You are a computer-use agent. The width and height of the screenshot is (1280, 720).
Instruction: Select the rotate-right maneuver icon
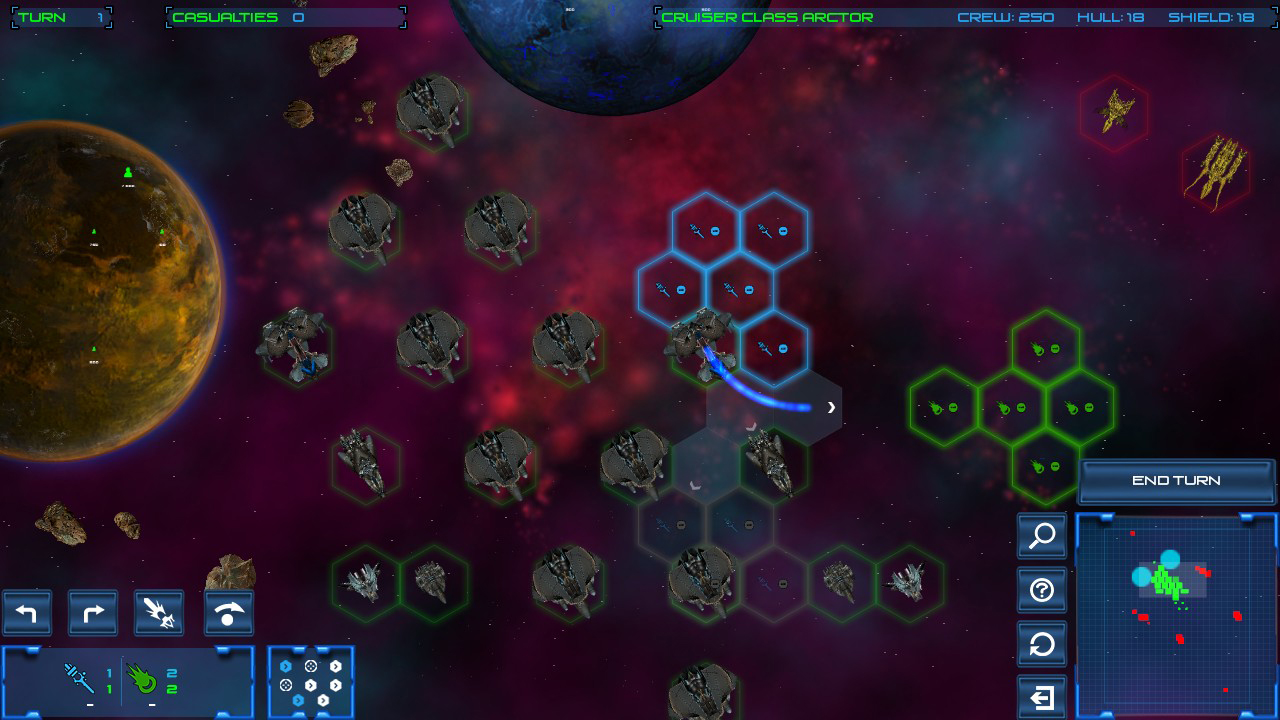pos(92,613)
